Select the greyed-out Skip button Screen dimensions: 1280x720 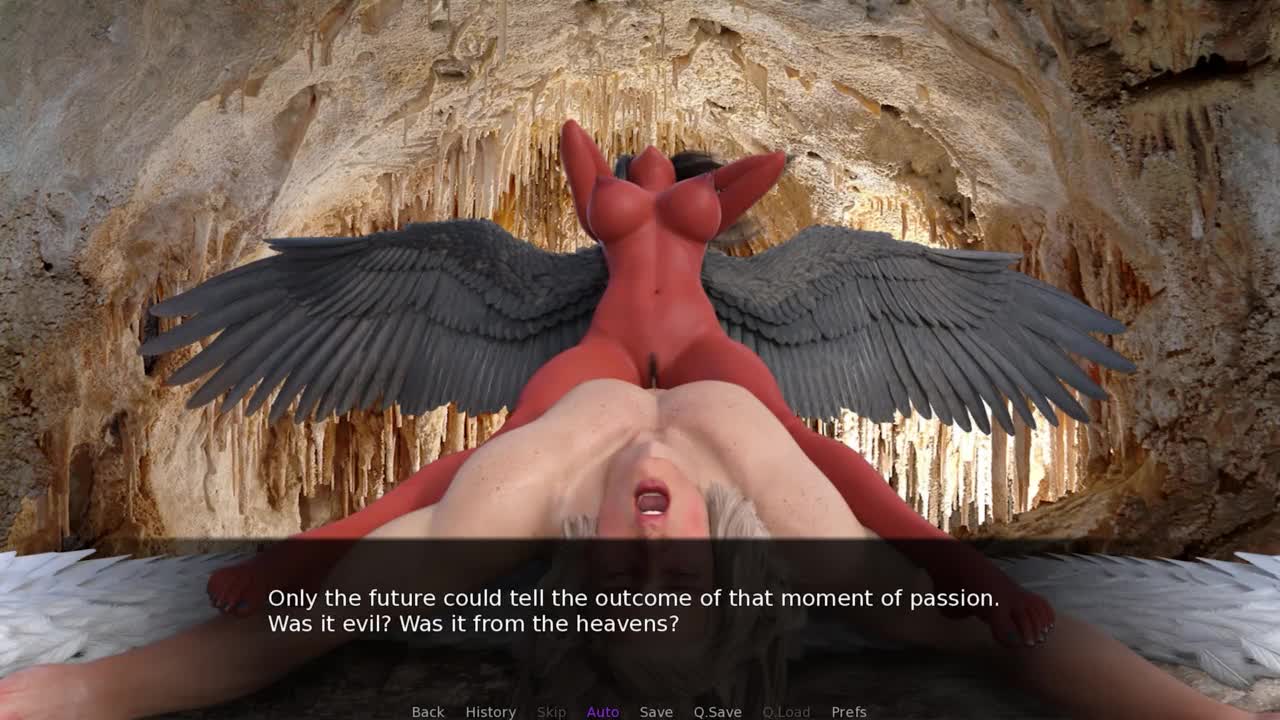coord(551,711)
